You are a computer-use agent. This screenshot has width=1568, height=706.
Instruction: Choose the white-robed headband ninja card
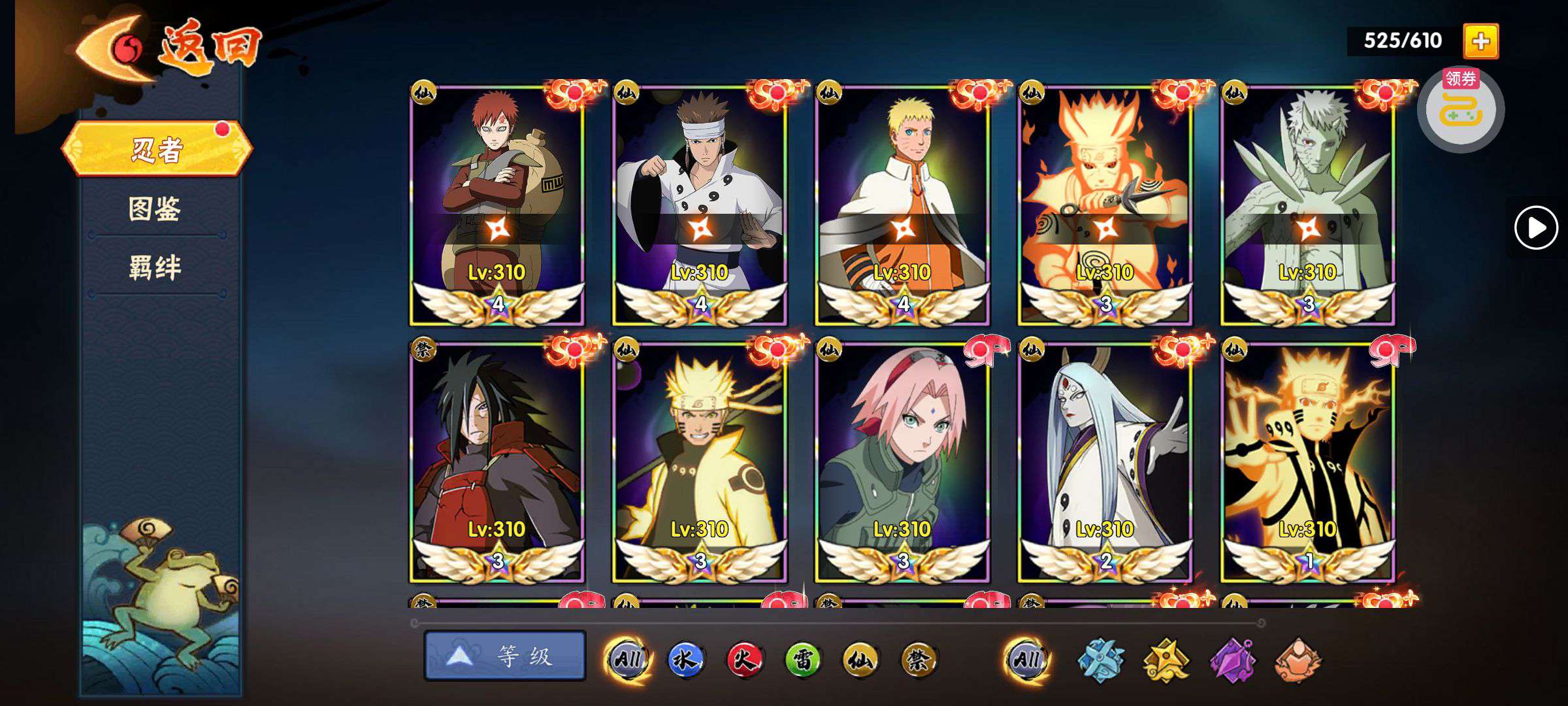point(700,204)
